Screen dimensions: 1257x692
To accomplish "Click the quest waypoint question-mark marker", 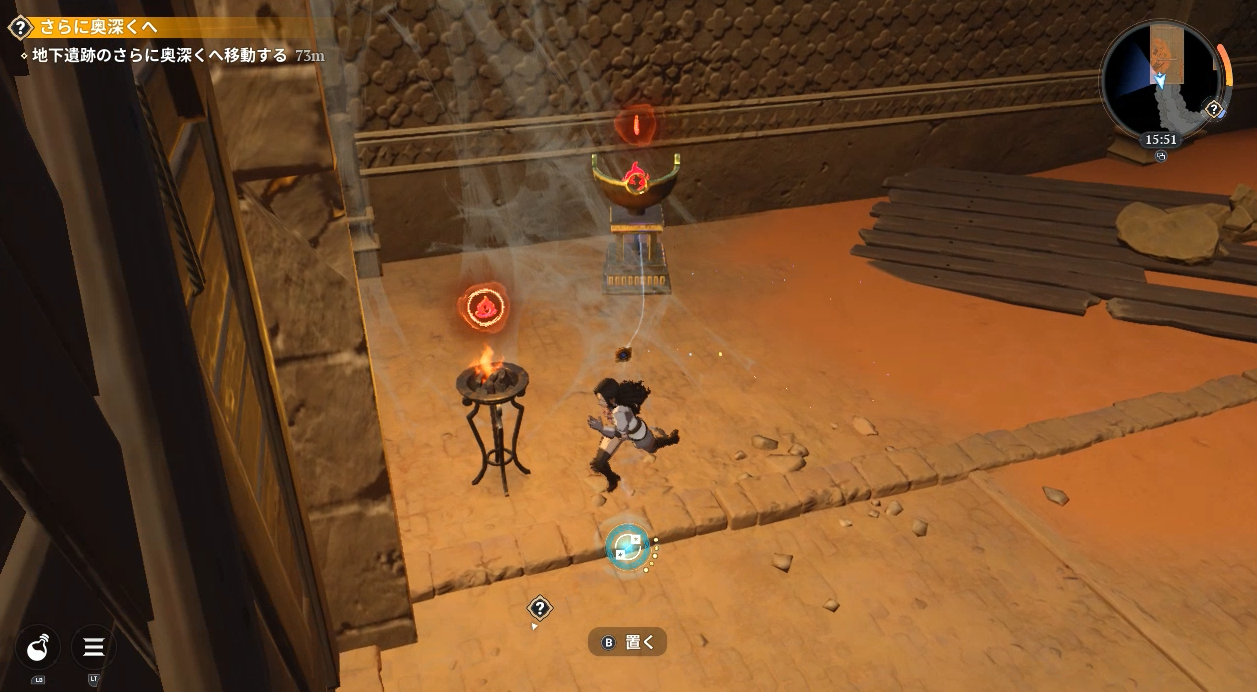I will point(540,608).
